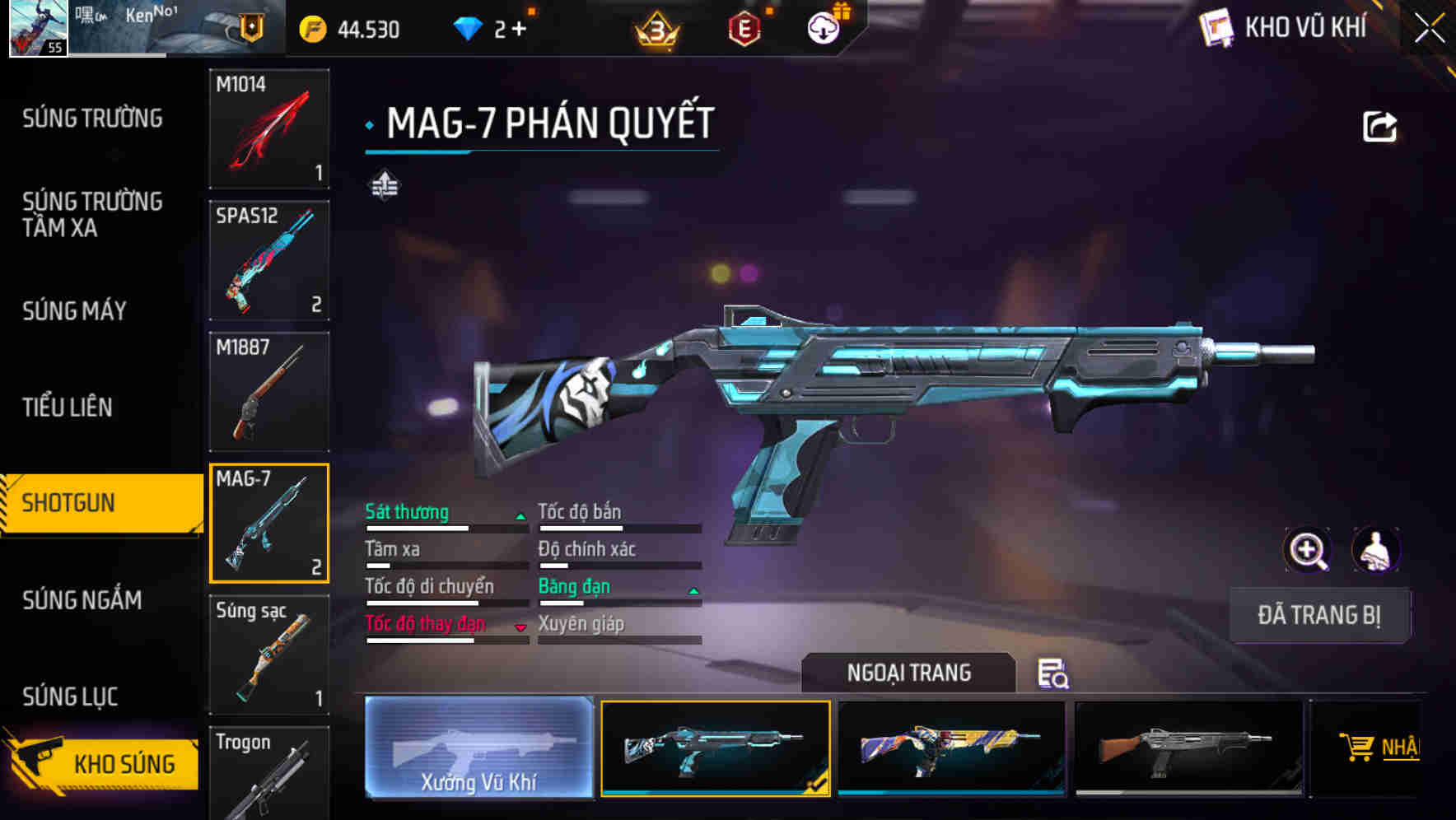Viewport: 1456px width, 820px height.
Task: Zoom in on the weapon with magnifier icon
Action: coord(1308,550)
